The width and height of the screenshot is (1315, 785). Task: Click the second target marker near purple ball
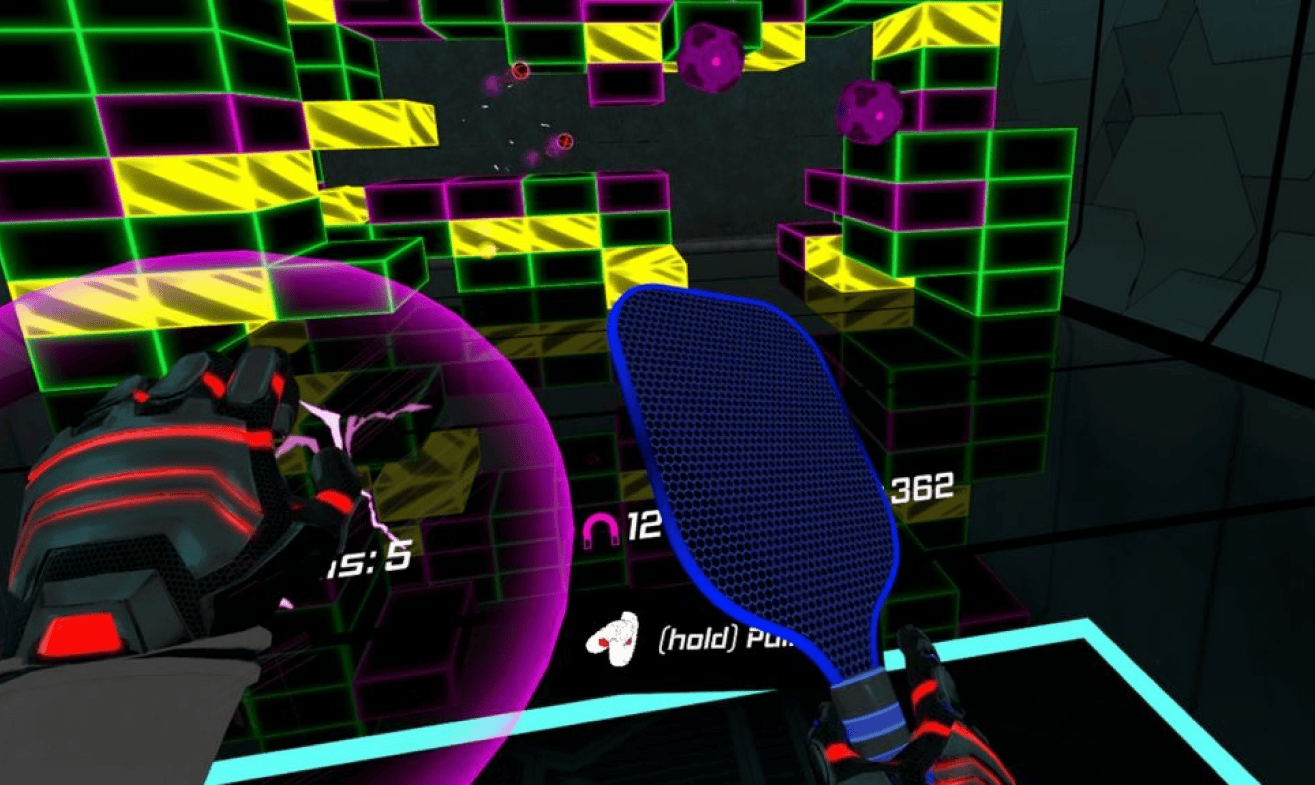564,141
